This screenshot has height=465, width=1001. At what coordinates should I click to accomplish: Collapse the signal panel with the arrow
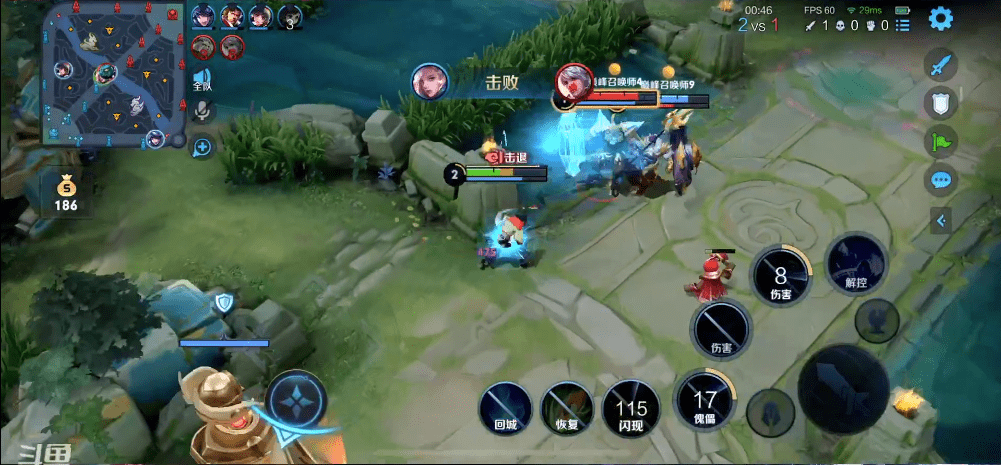[x=941, y=220]
